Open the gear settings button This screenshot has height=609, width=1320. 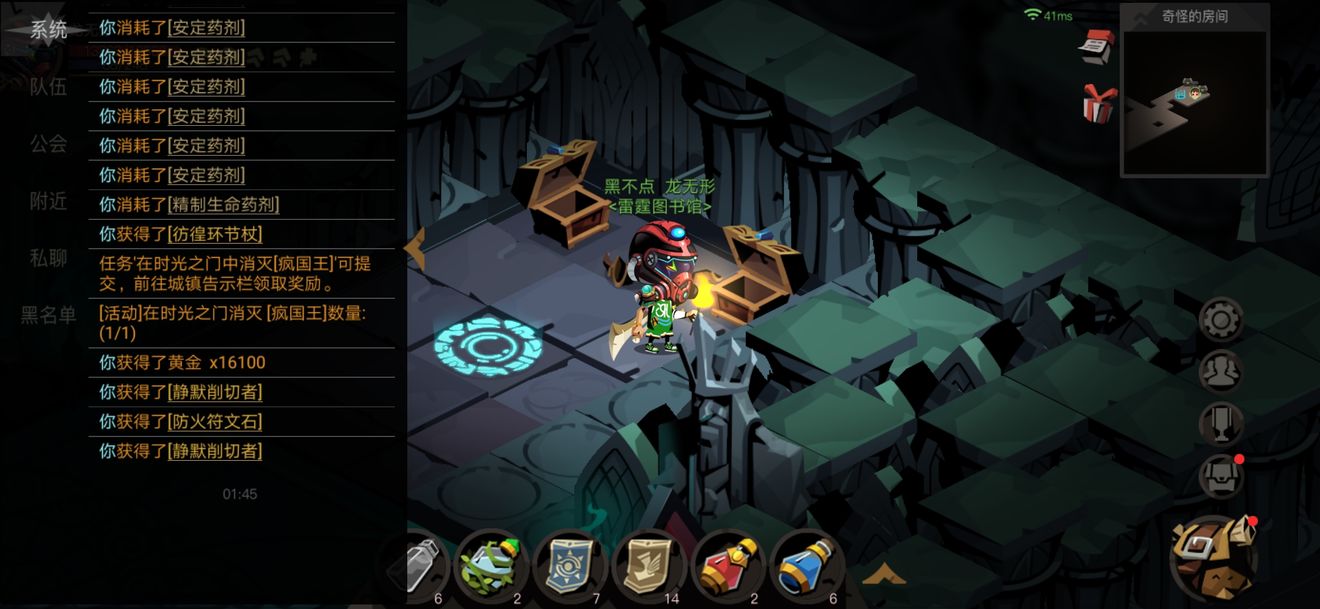(1221, 320)
